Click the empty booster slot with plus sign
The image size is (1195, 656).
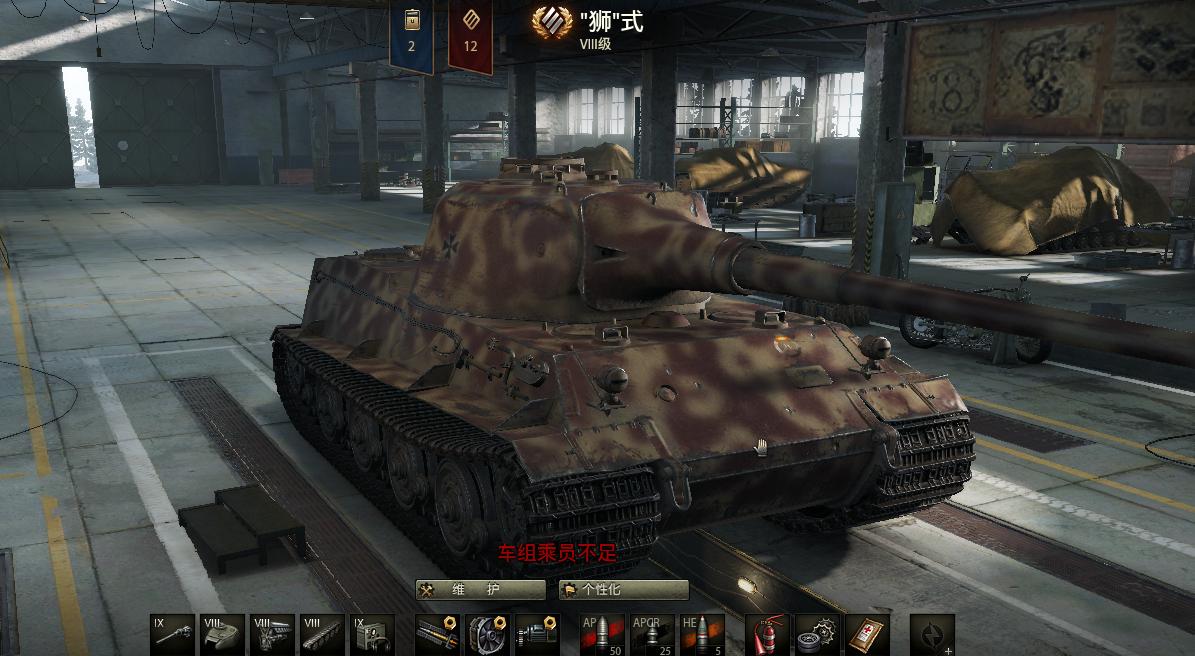point(932,635)
